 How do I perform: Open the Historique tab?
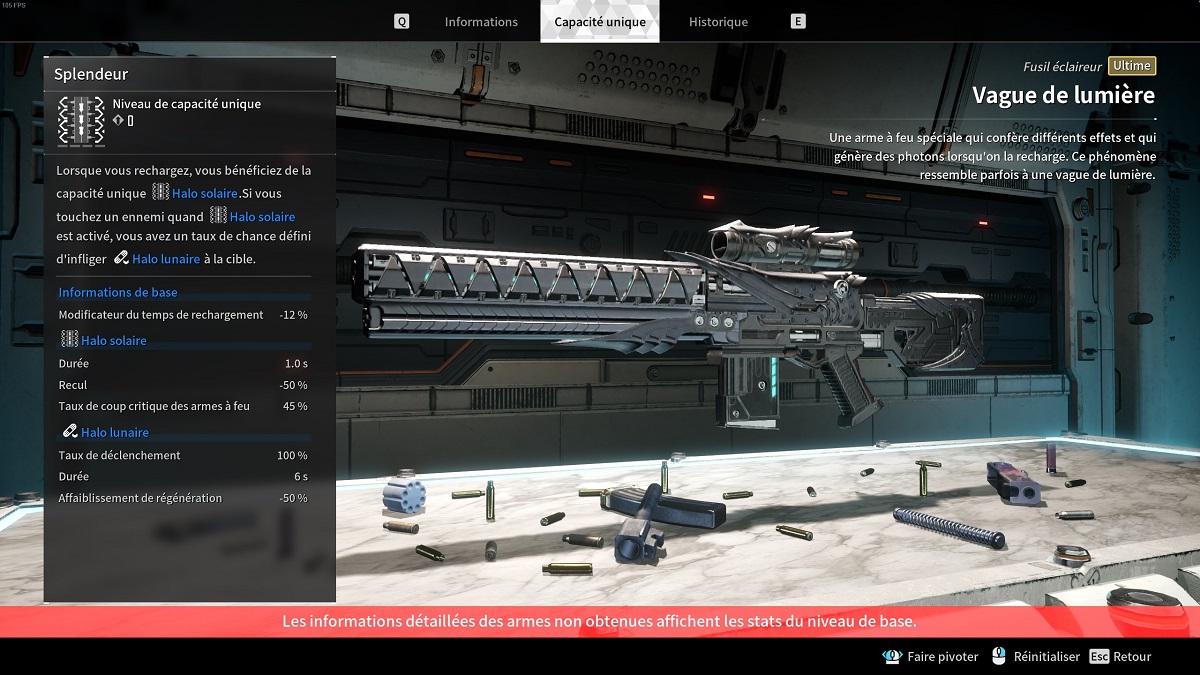coord(718,22)
